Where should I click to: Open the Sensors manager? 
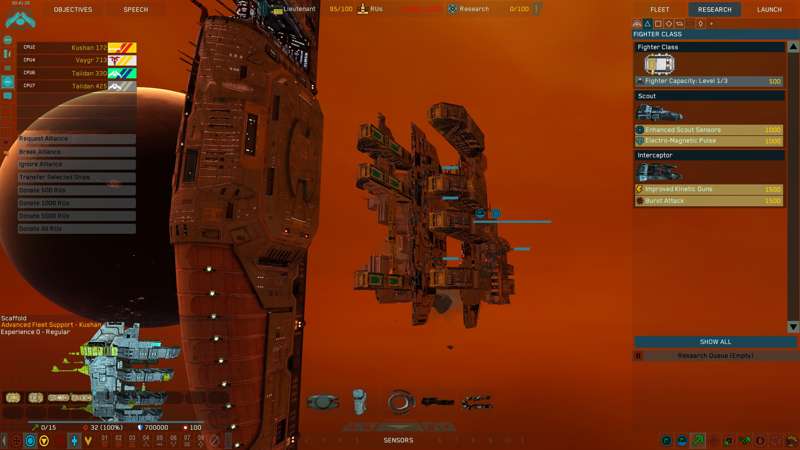398,440
